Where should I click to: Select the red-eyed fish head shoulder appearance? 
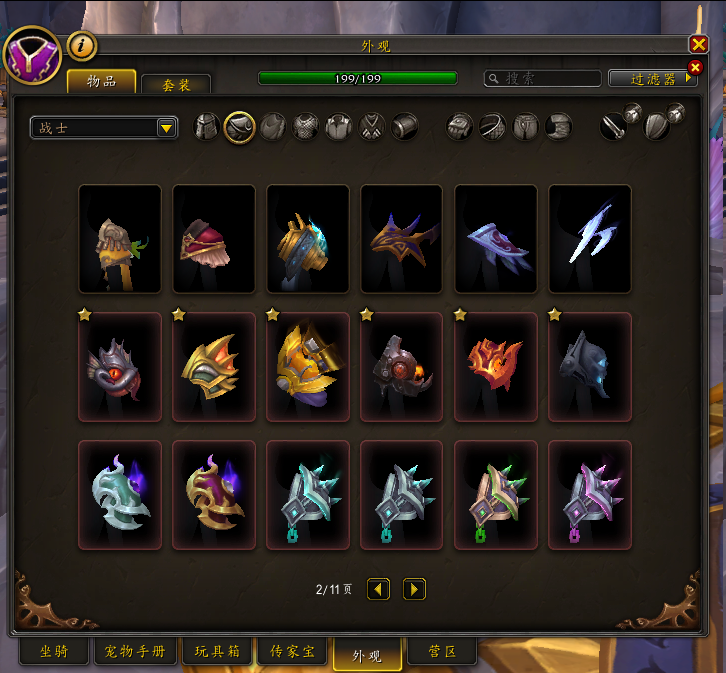[x=119, y=367]
